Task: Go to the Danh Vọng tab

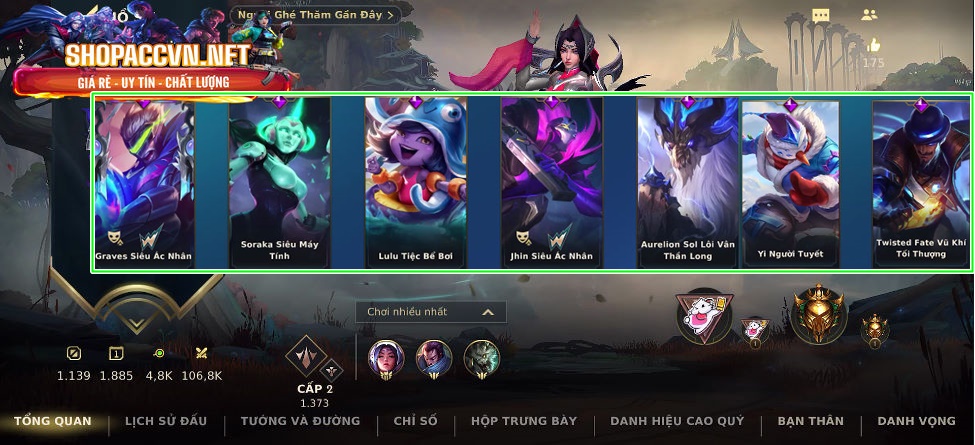Action: (916, 421)
